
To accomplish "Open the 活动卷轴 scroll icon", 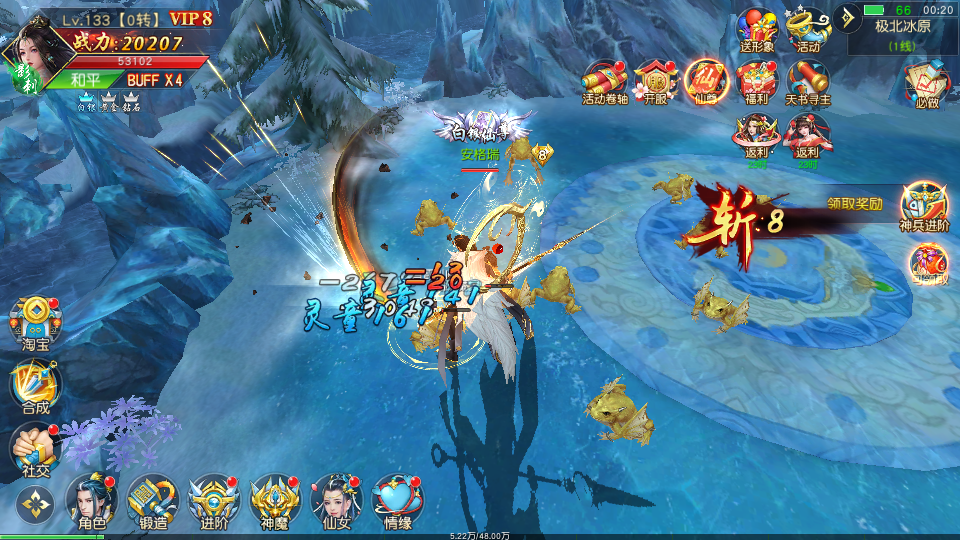I will coord(605,79).
